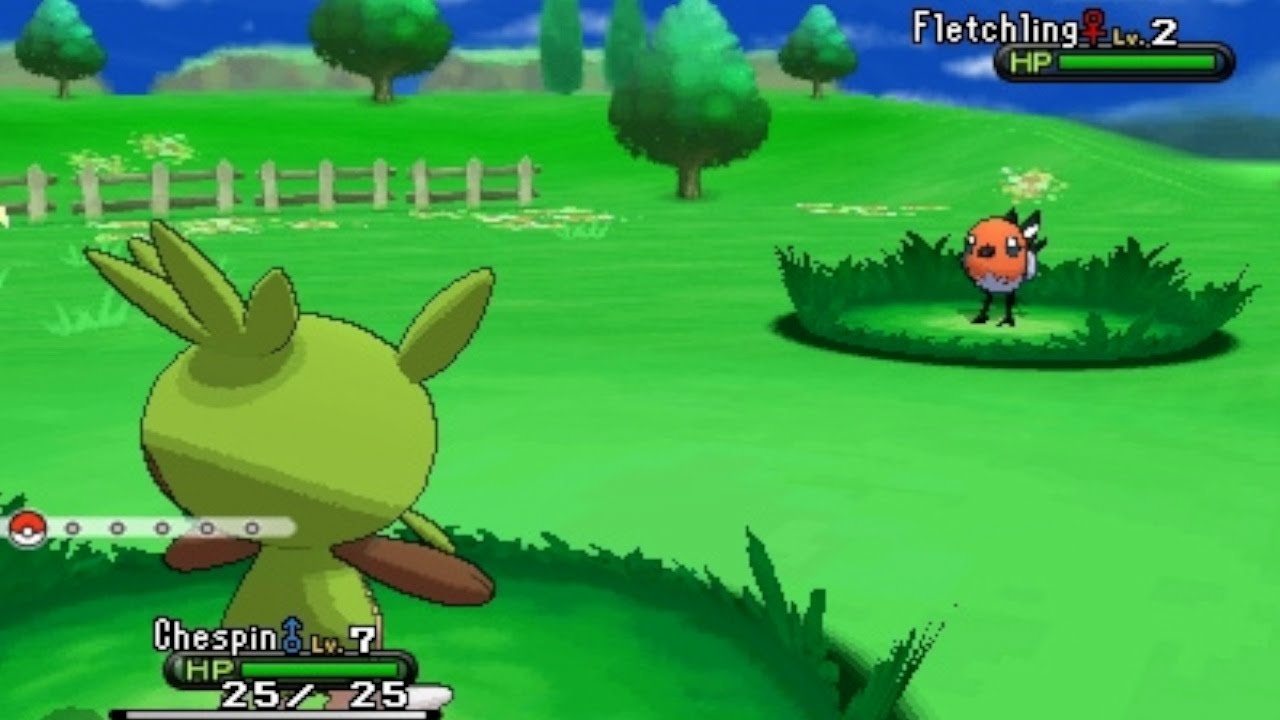Image resolution: width=1280 pixels, height=720 pixels.
Task: Expand Chespin's status bar
Action: click(x=290, y=668)
